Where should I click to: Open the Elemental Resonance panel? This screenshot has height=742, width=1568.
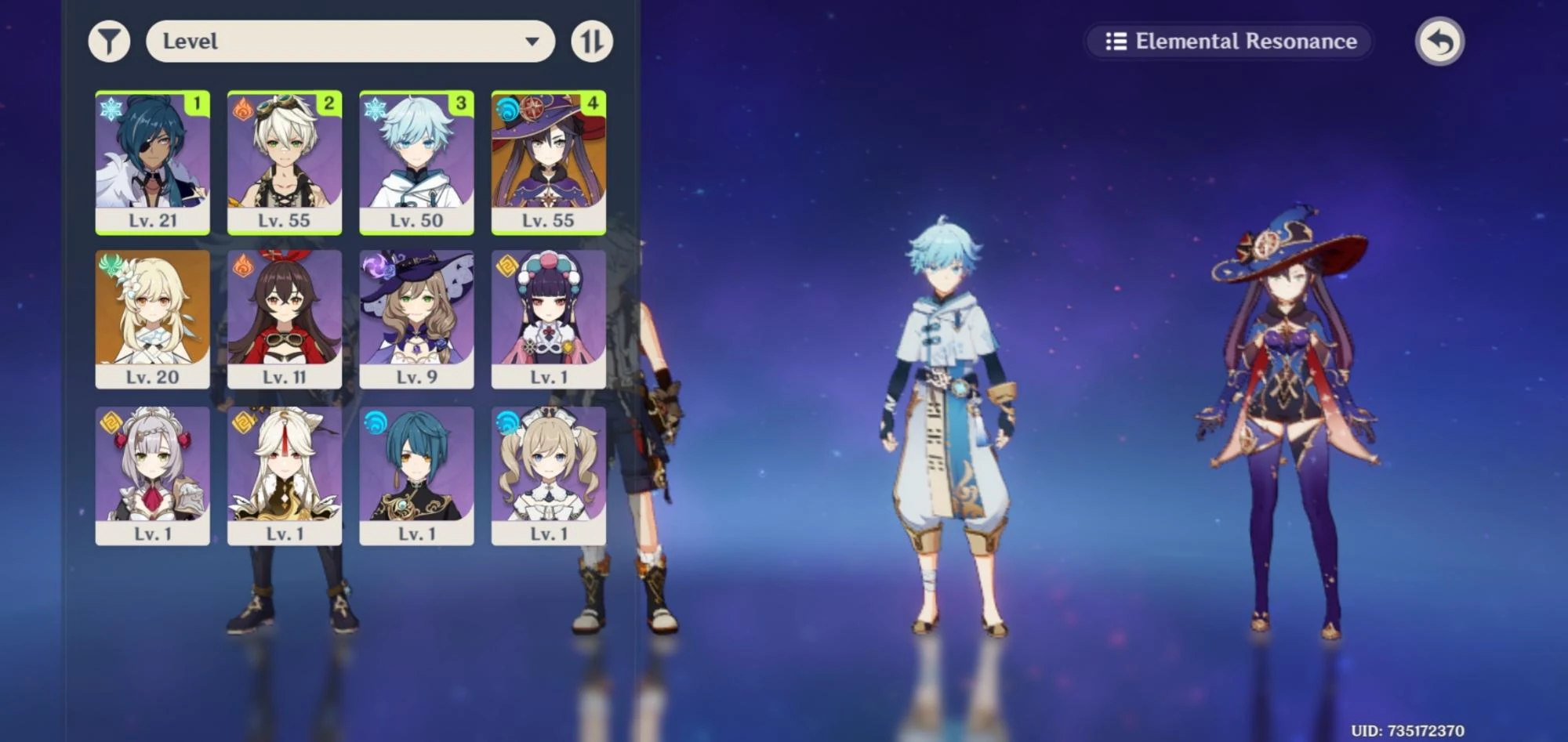1228,42
